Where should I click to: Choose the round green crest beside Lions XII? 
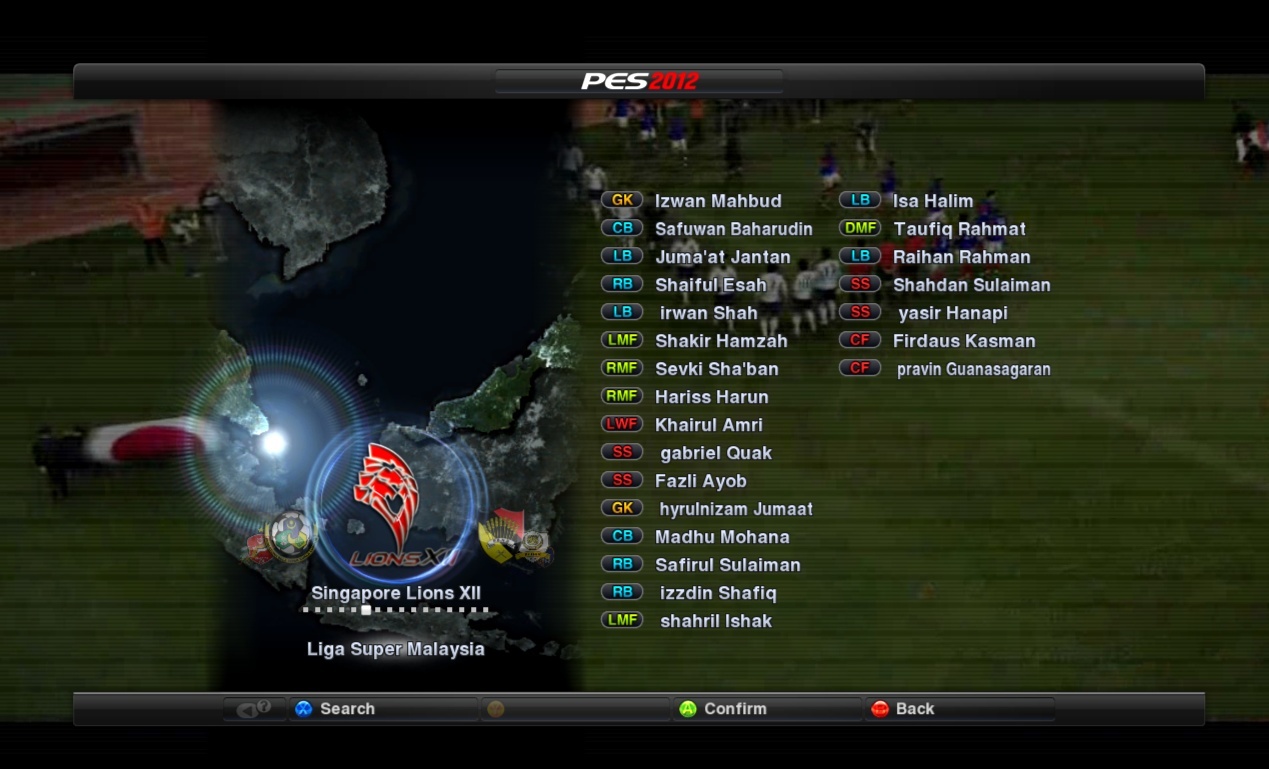coord(290,536)
